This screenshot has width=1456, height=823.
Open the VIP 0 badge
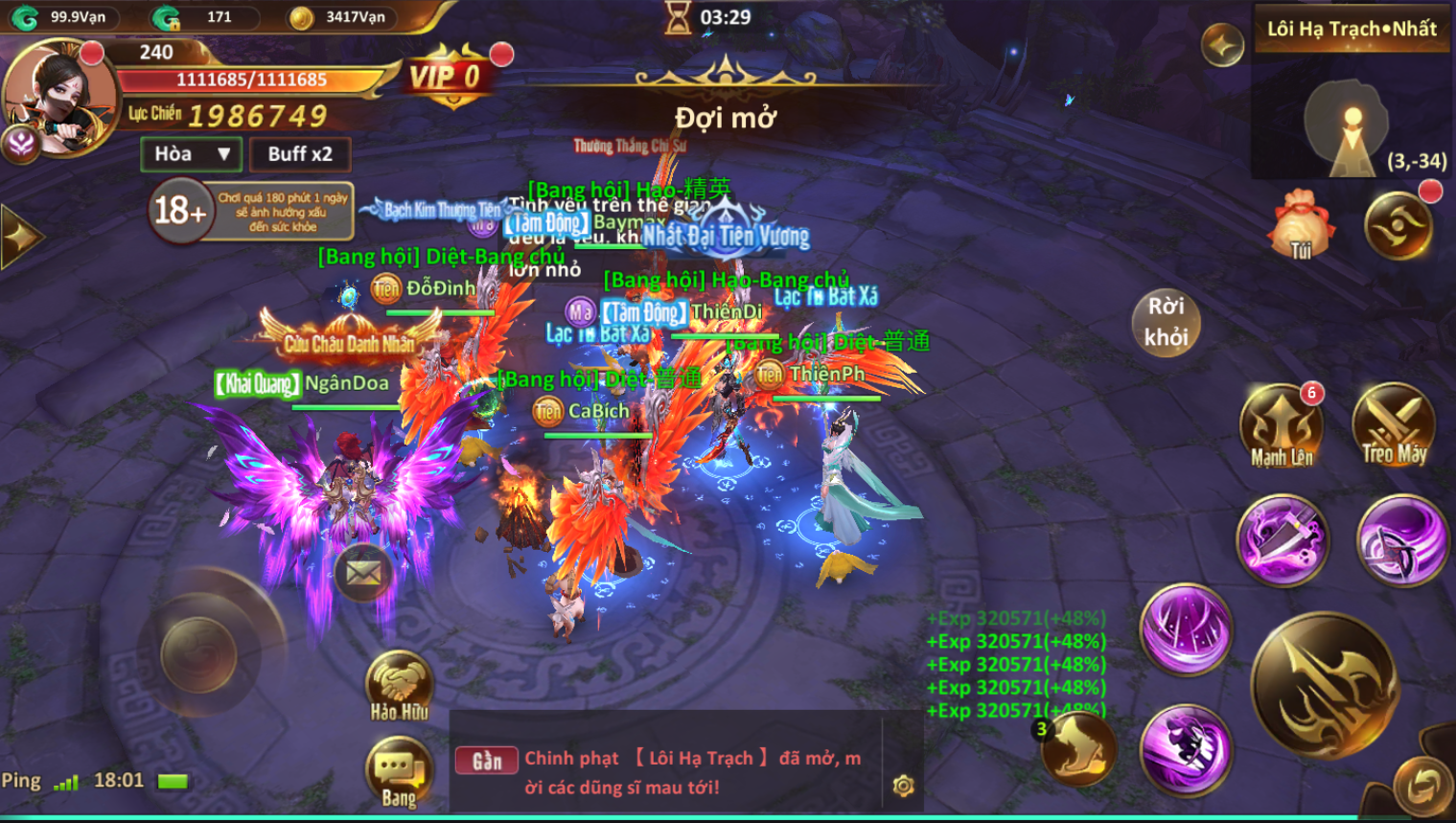click(x=446, y=77)
